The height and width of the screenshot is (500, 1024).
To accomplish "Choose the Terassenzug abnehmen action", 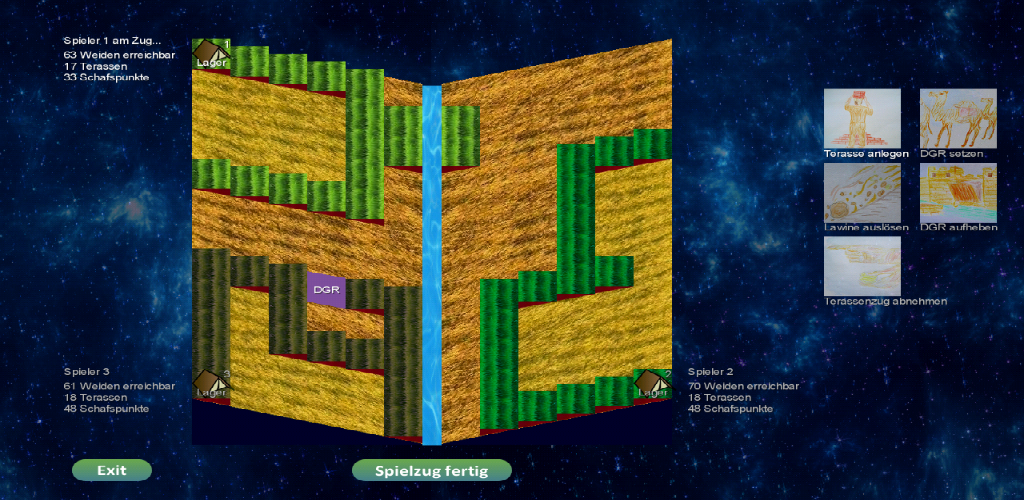I will 861,266.
